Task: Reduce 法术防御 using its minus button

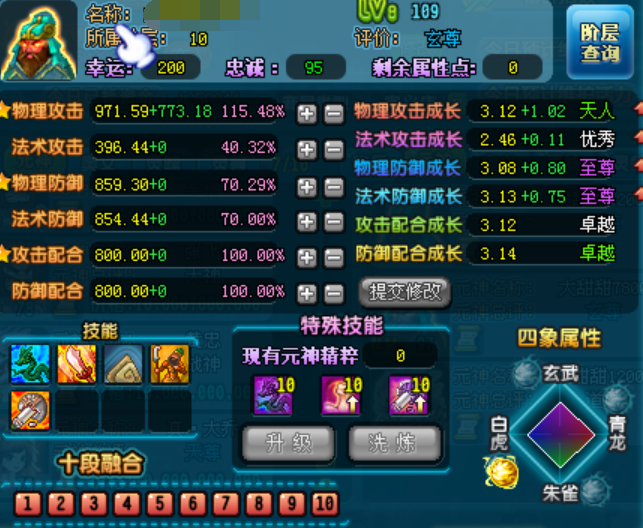Action: [334, 221]
